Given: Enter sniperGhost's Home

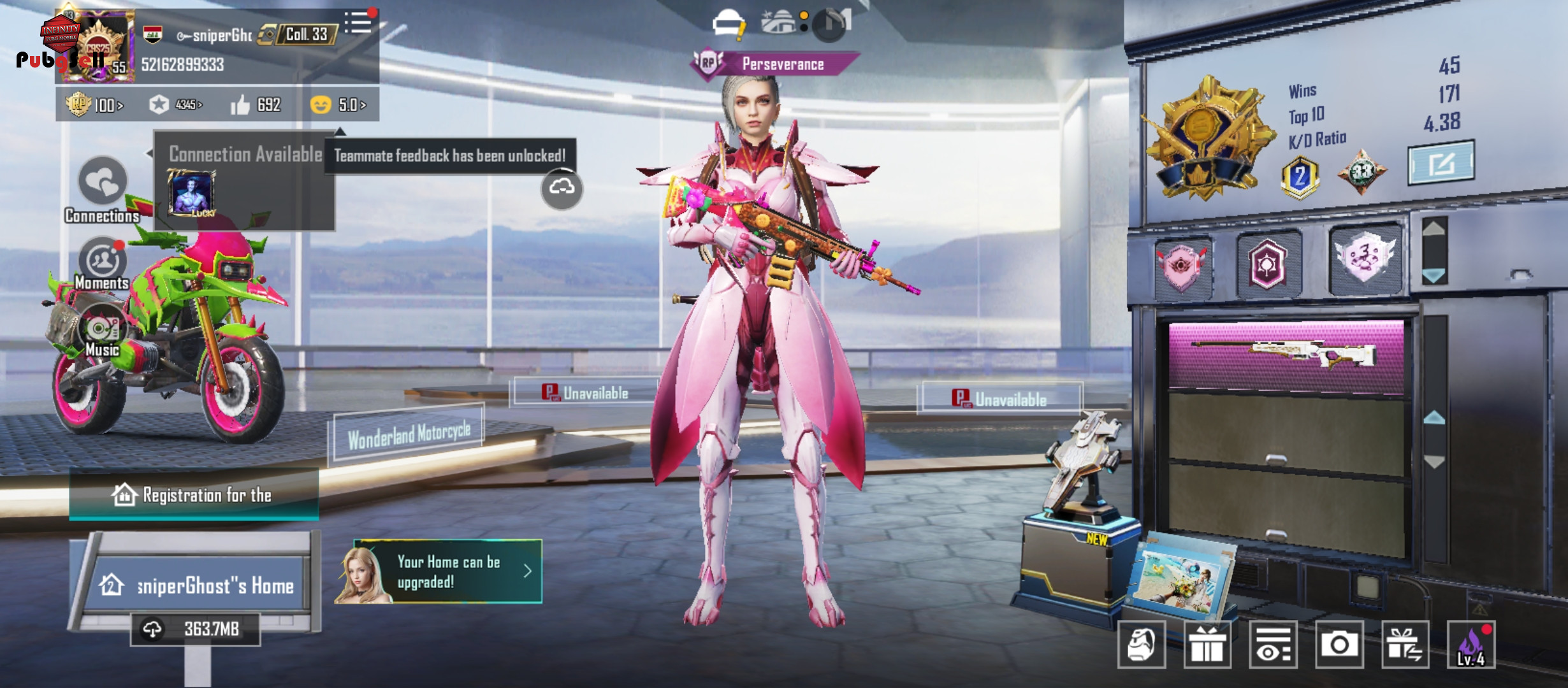Looking at the screenshot, I should 196,585.
